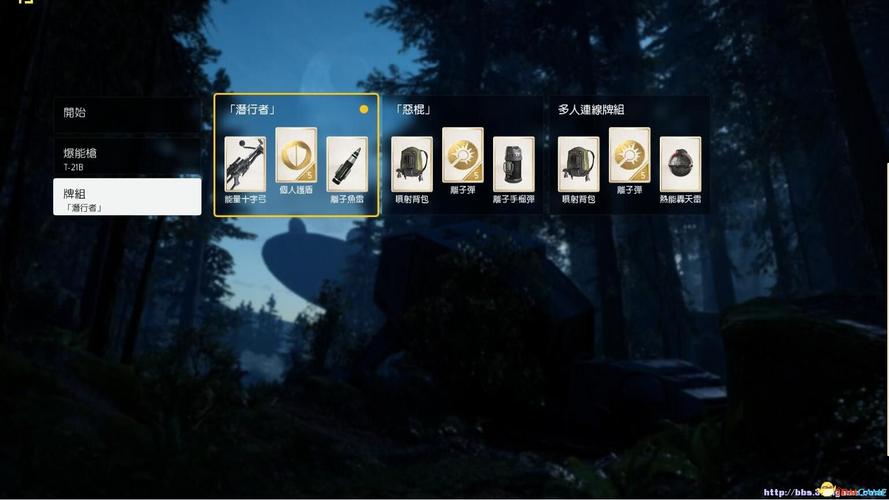This screenshot has width=889, height=500.
Task: Select the 開始 (Start) menu entry
Action: (x=127, y=113)
